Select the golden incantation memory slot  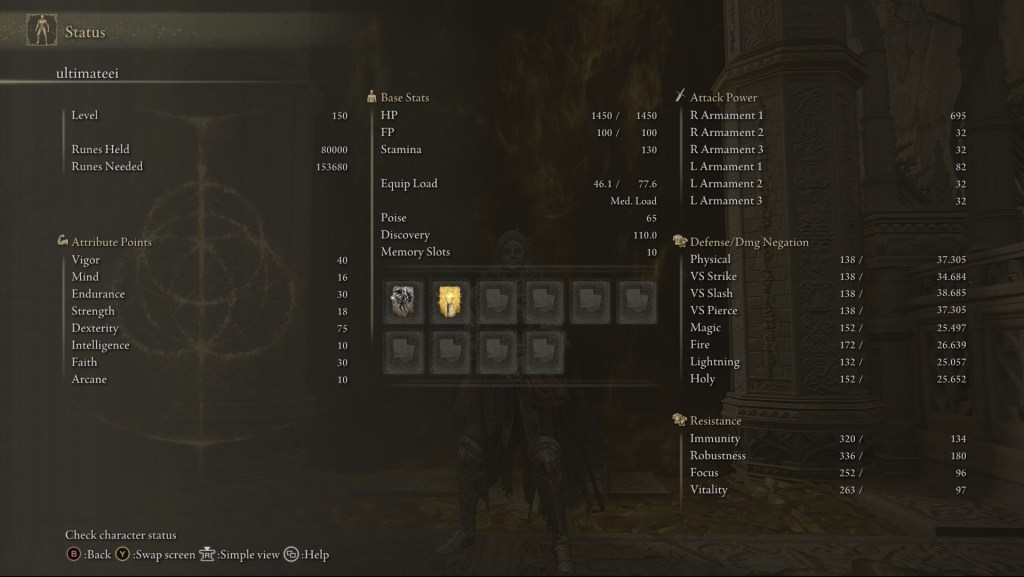[x=449, y=301]
